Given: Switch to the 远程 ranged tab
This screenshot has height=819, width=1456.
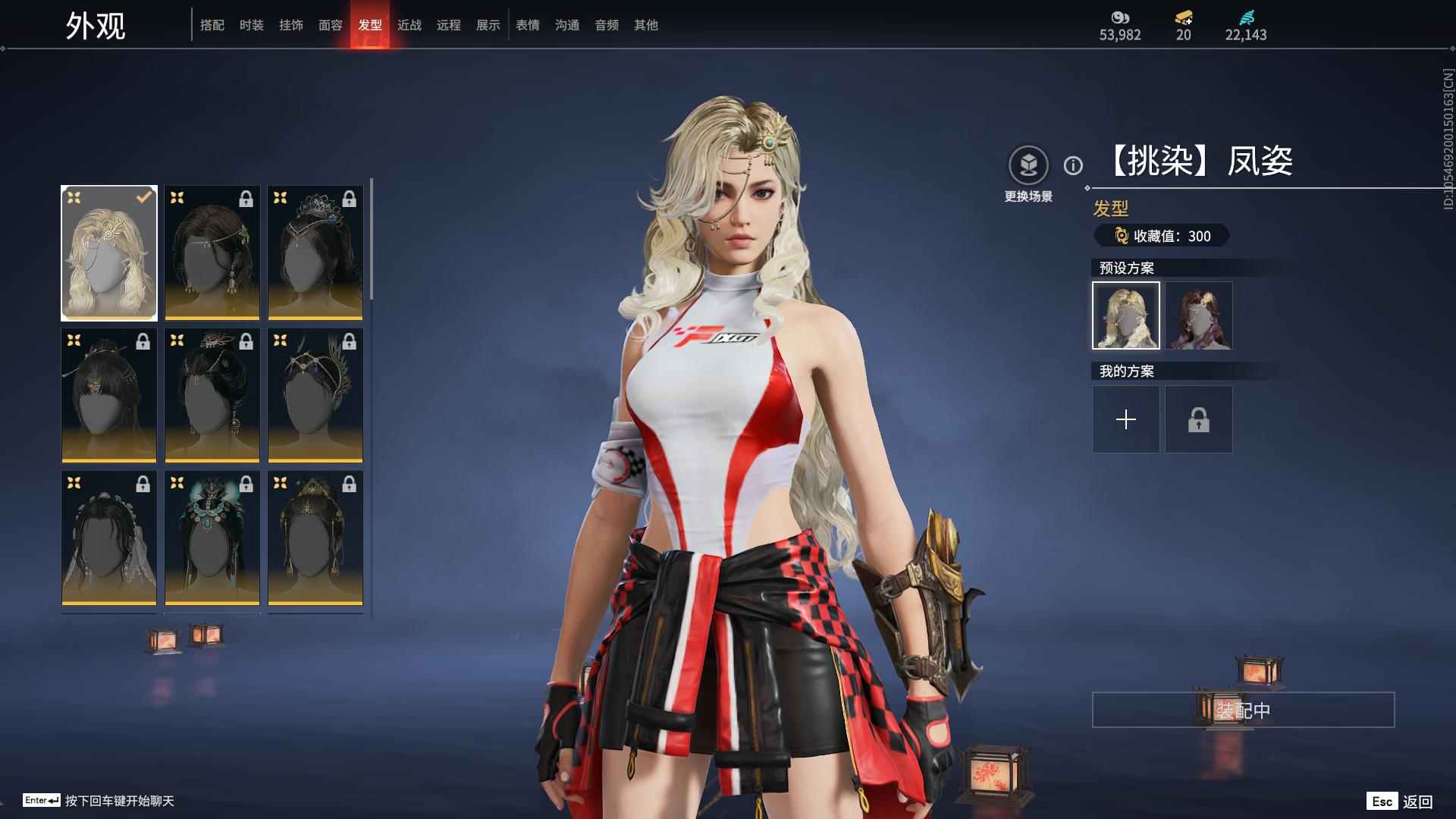Looking at the screenshot, I should click(449, 25).
